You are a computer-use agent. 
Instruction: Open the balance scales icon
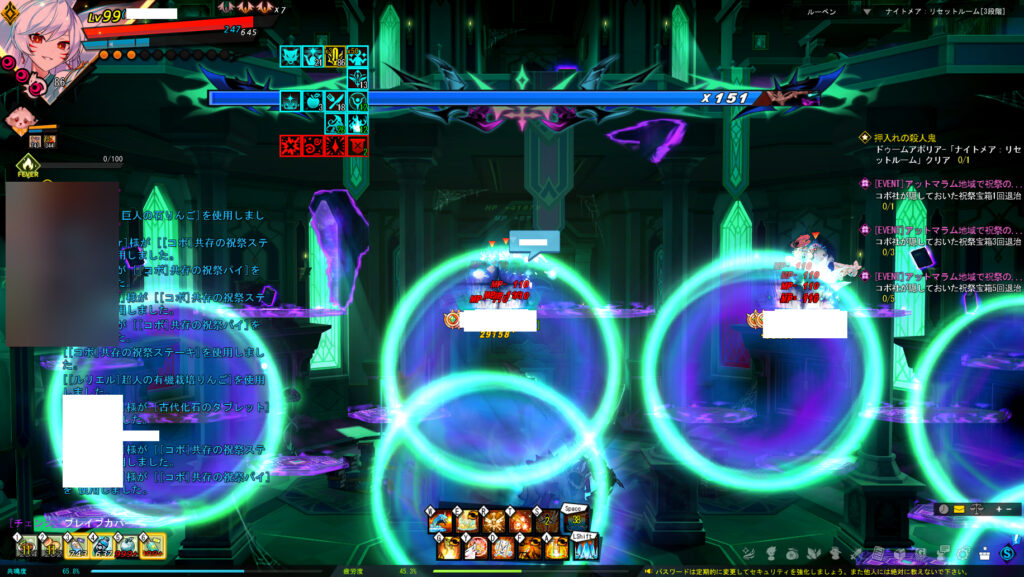pyautogui.click(x=976, y=509)
